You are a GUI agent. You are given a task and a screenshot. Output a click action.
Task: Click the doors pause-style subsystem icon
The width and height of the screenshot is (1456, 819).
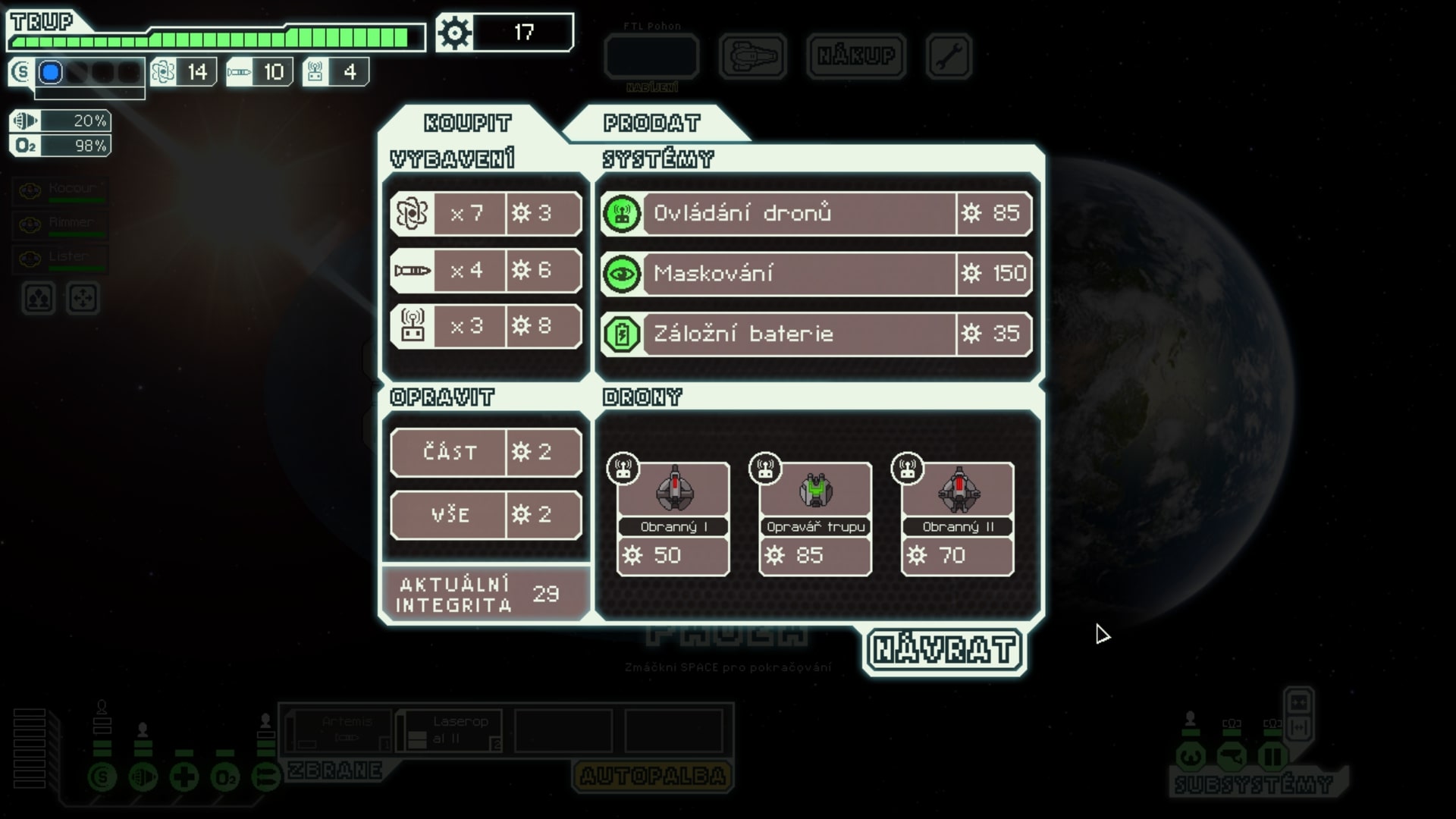coord(1272,757)
